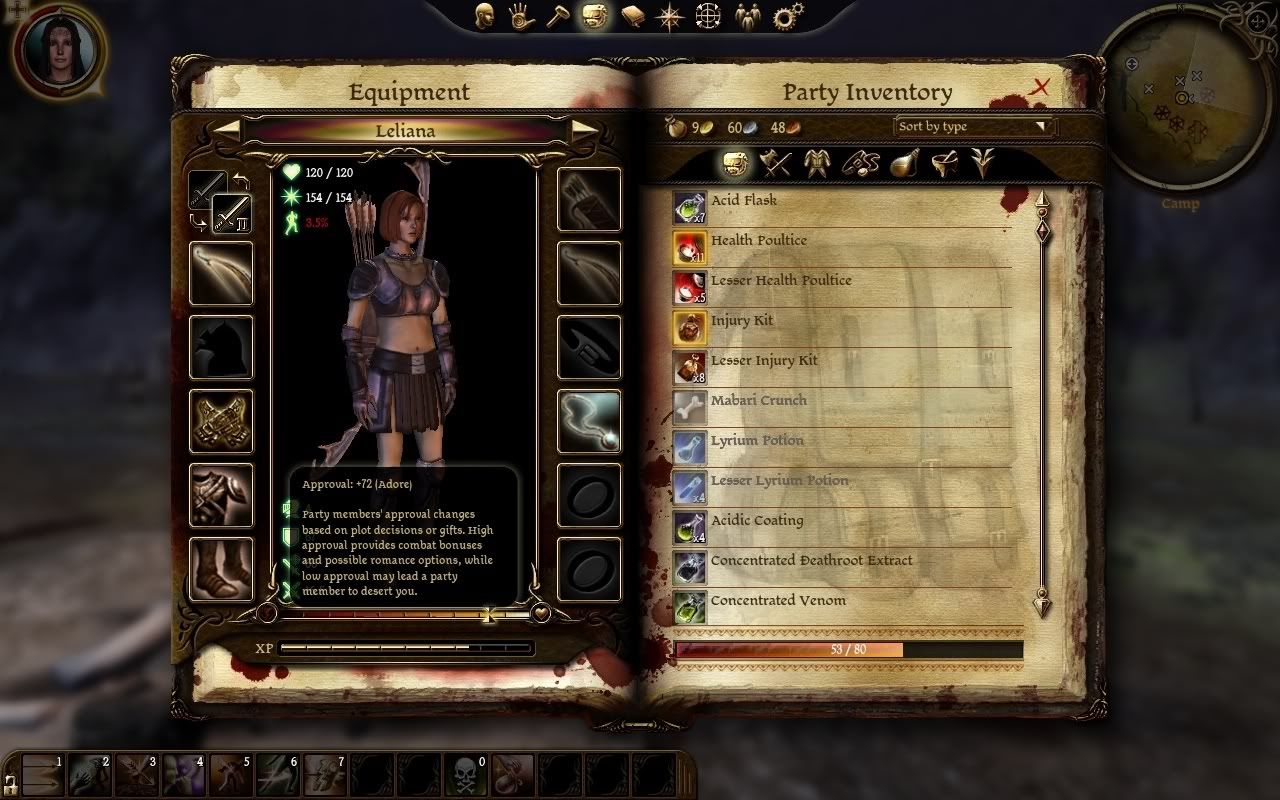Select the Lyrium Potion entry
The height and width of the screenshot is (800, 1280).
click(842, 447)
